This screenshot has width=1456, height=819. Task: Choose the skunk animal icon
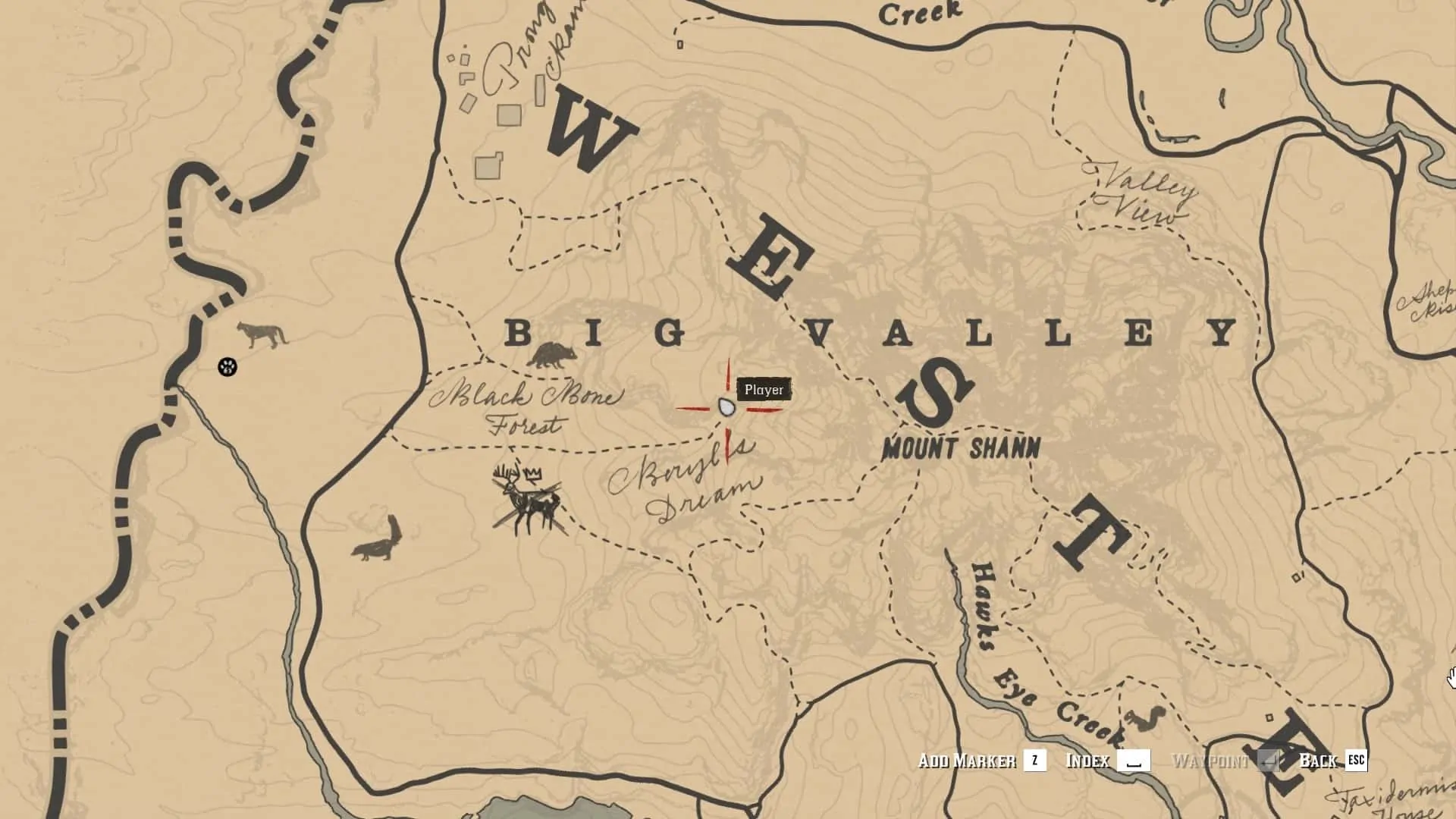(x=377, y=540)
